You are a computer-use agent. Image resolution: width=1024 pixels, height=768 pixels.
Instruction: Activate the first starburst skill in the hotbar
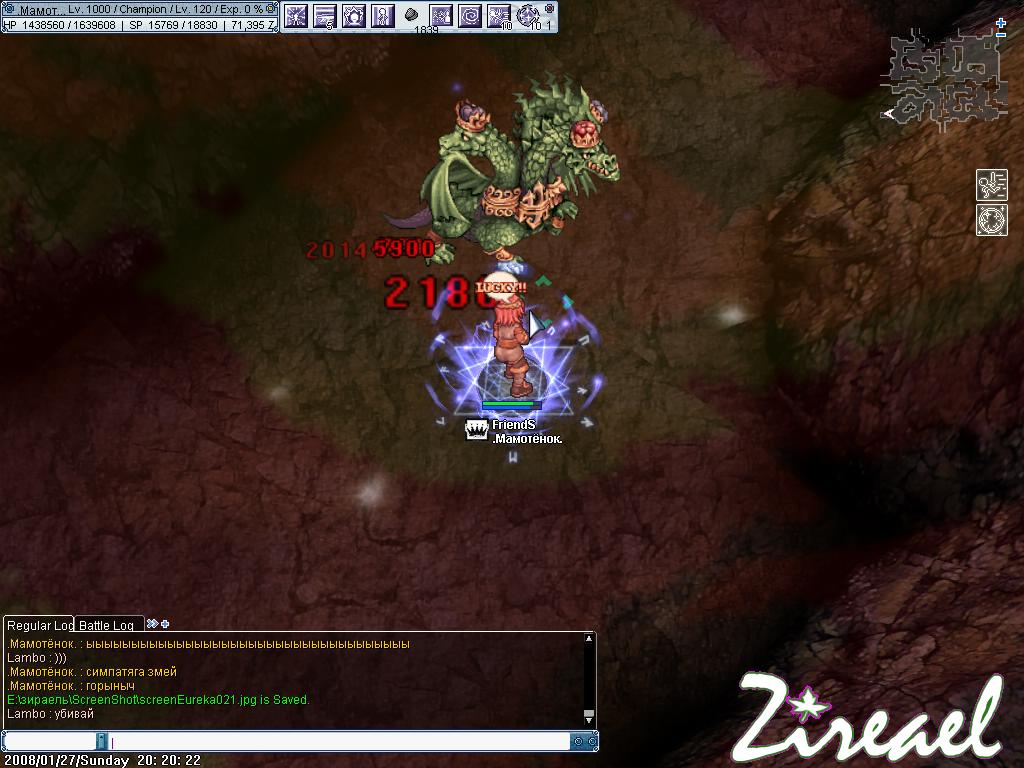tap(295, 15)
